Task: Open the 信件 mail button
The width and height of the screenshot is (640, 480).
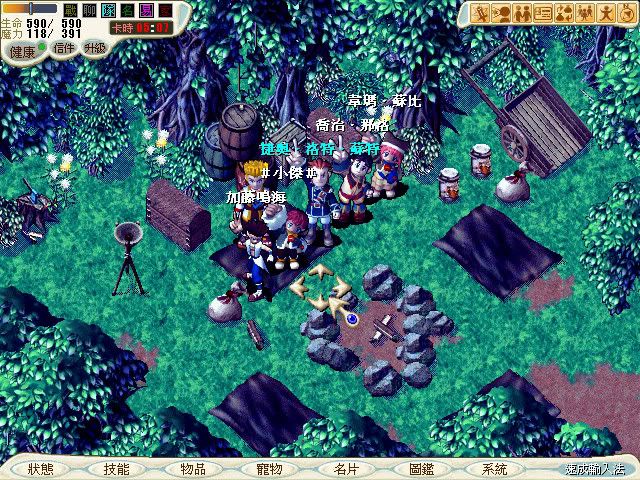Action: pyautogui.click(x=63, y=47)
